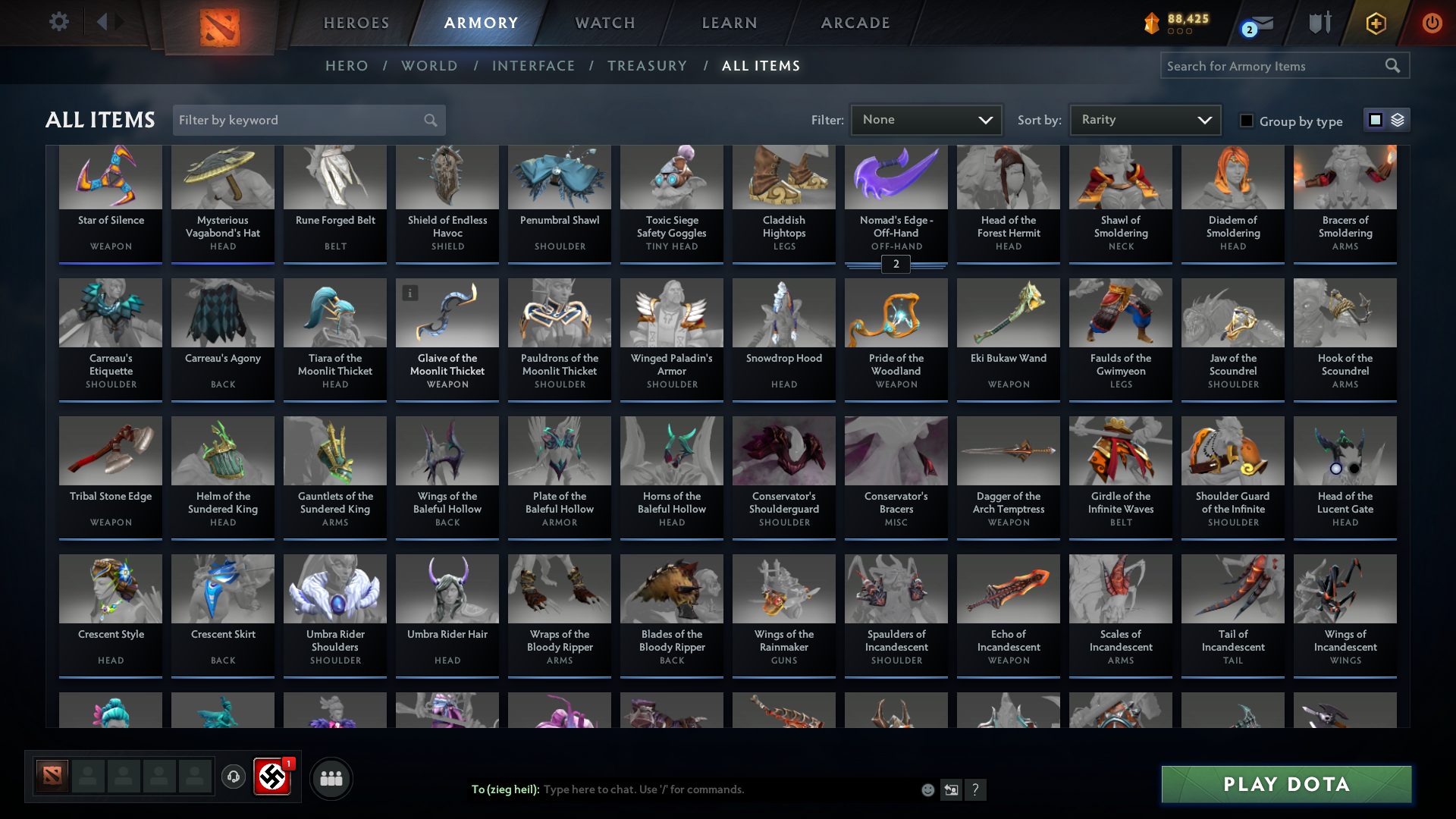1456x819 pixels.
Task: Click the Armory search magnifier icon
Action: [1394, 65]
